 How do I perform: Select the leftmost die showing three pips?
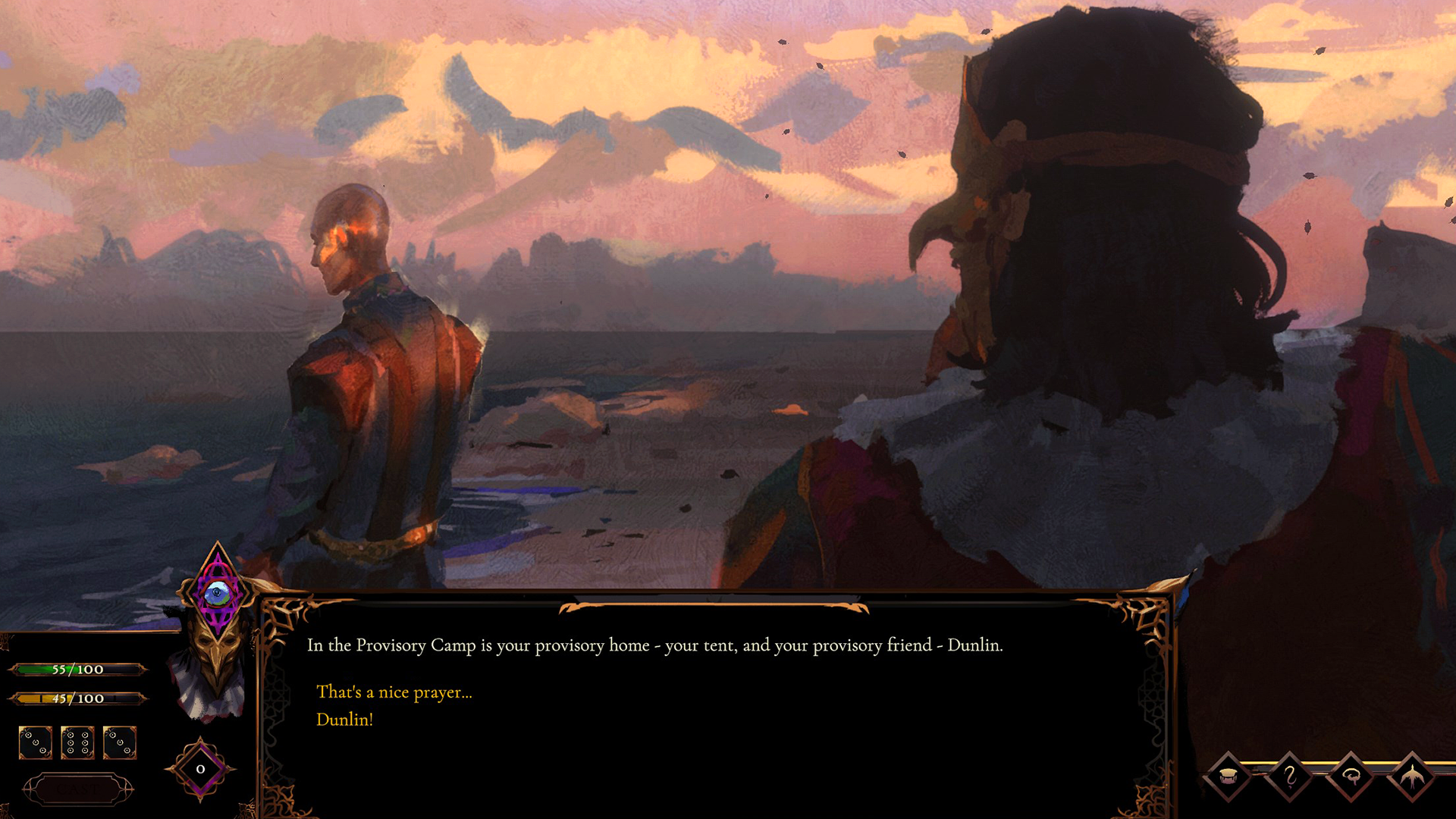point(36,743)
